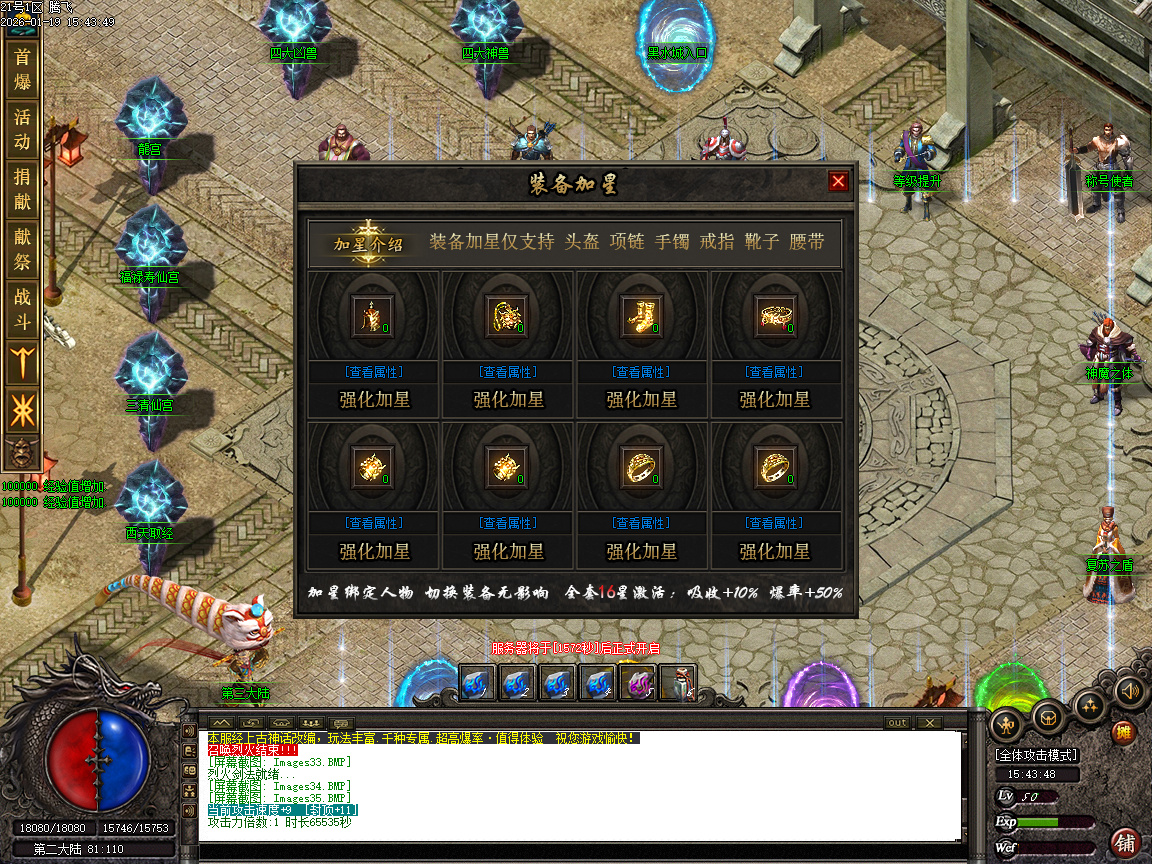This screenshot has width=1152, height=864.
Task: Open the 捐献 donation menu
Action: click(22, 190)
